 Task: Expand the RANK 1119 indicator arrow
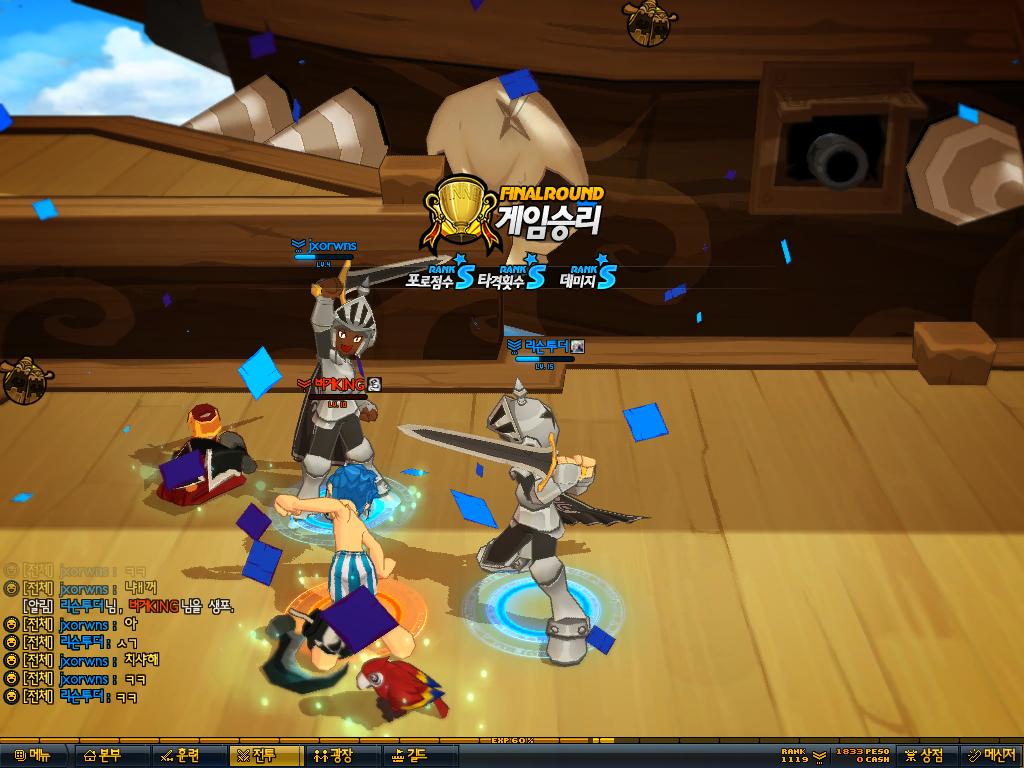coord(819,756)
